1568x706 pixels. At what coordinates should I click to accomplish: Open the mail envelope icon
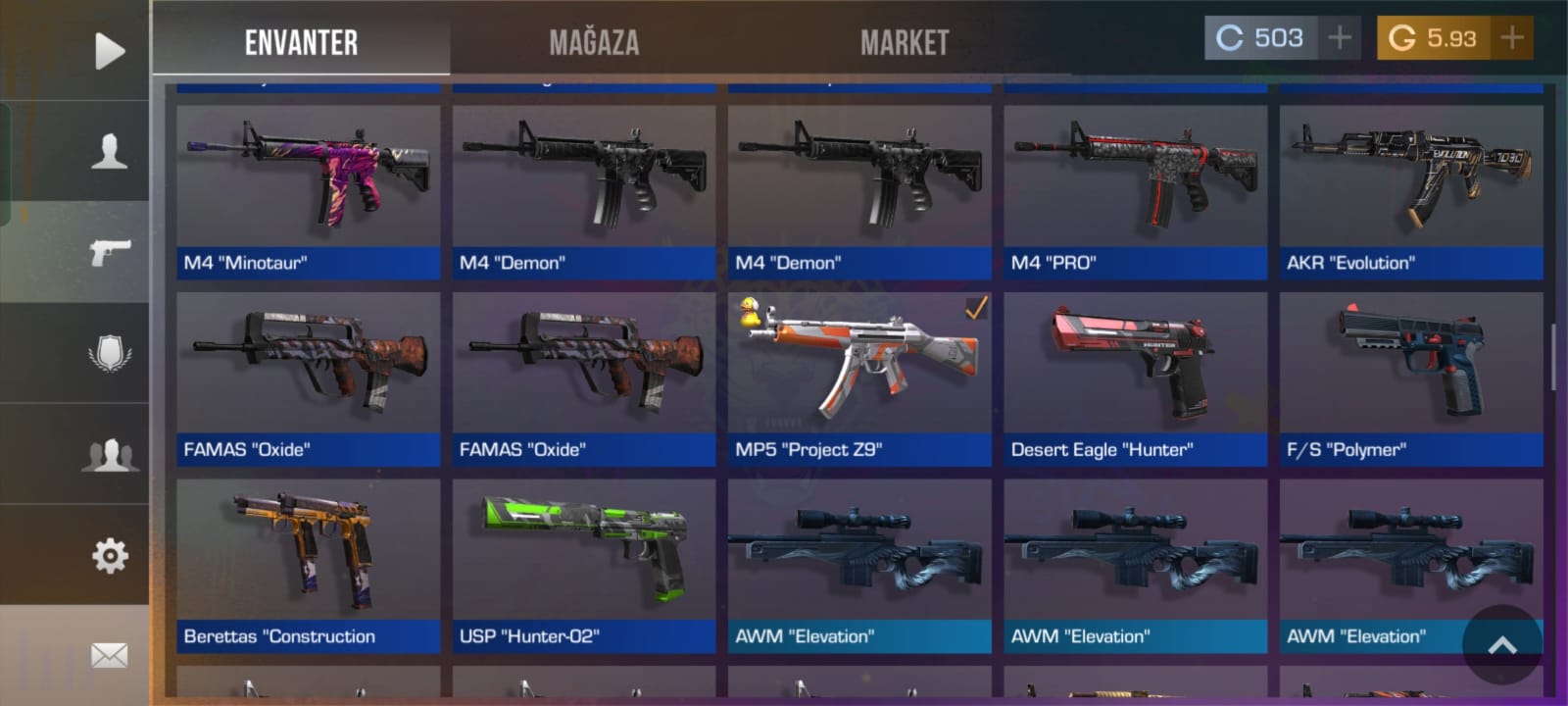pos(109,655)
